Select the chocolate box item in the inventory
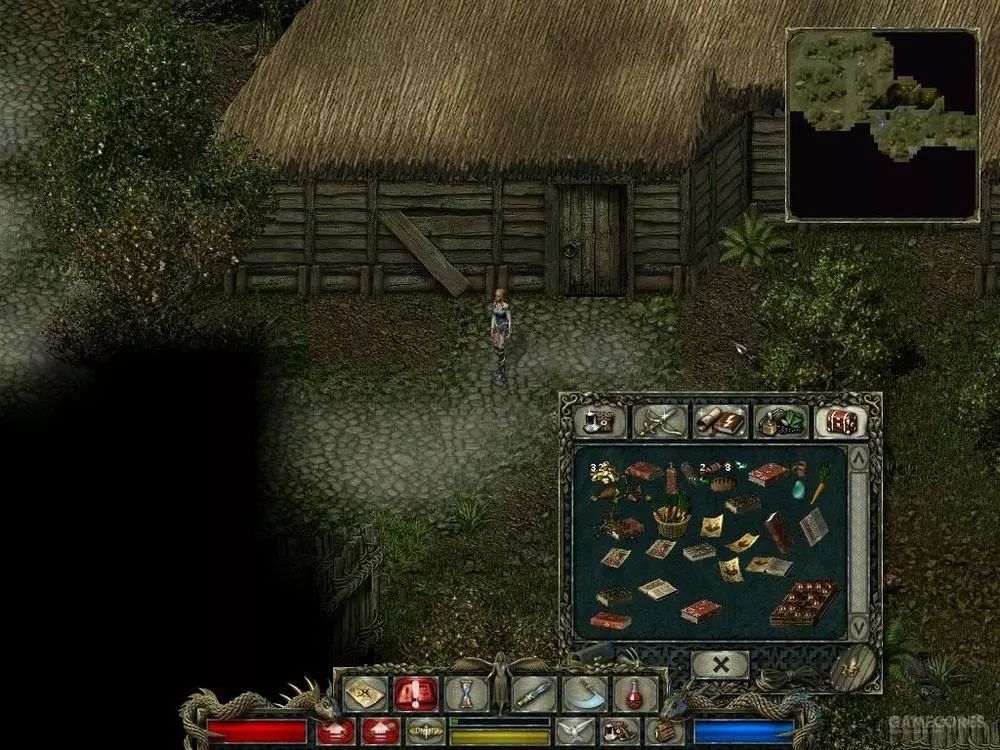Image resolution: width=1000 pixels, height=750 pixels. [x=804, y=601]
